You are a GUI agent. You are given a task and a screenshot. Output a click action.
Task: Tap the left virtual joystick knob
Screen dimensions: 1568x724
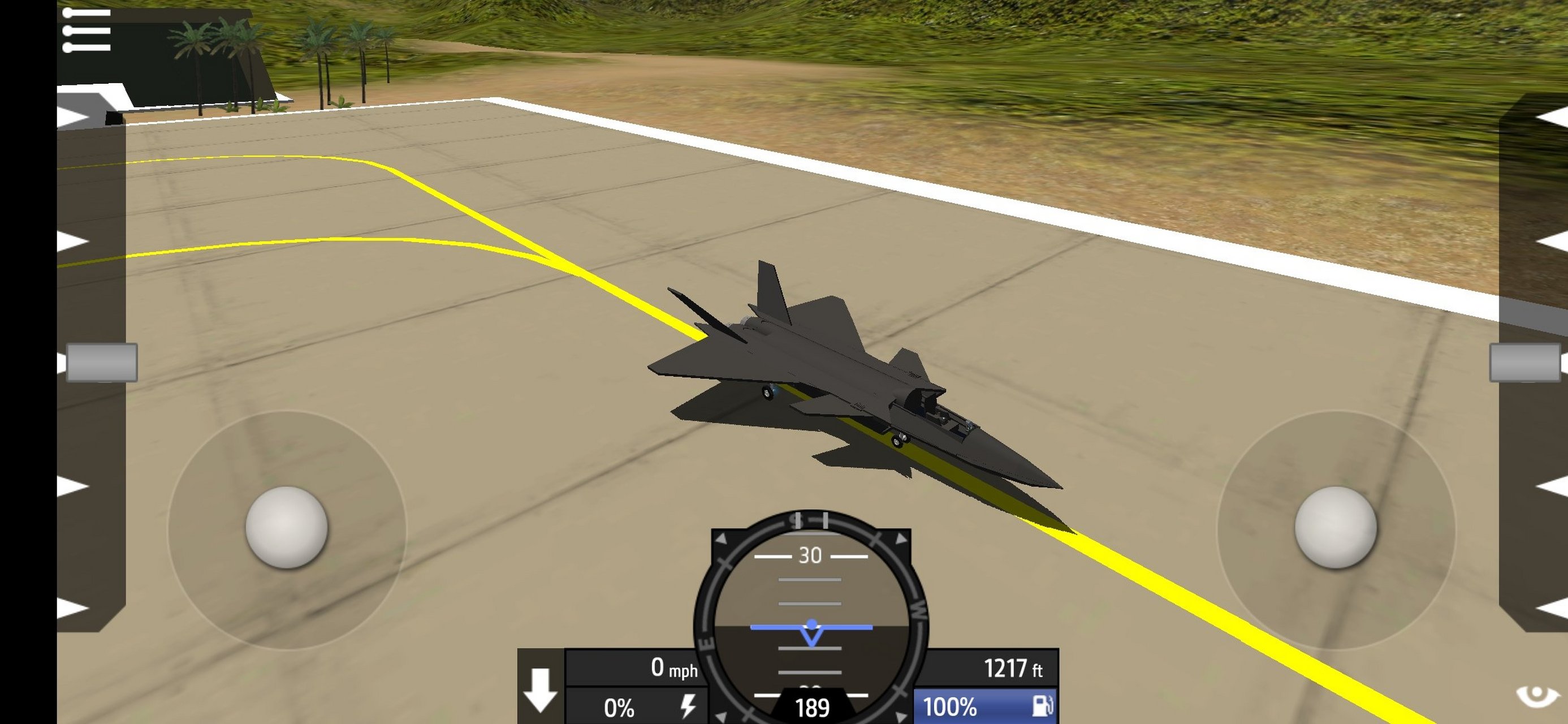[x=287, y=527]
